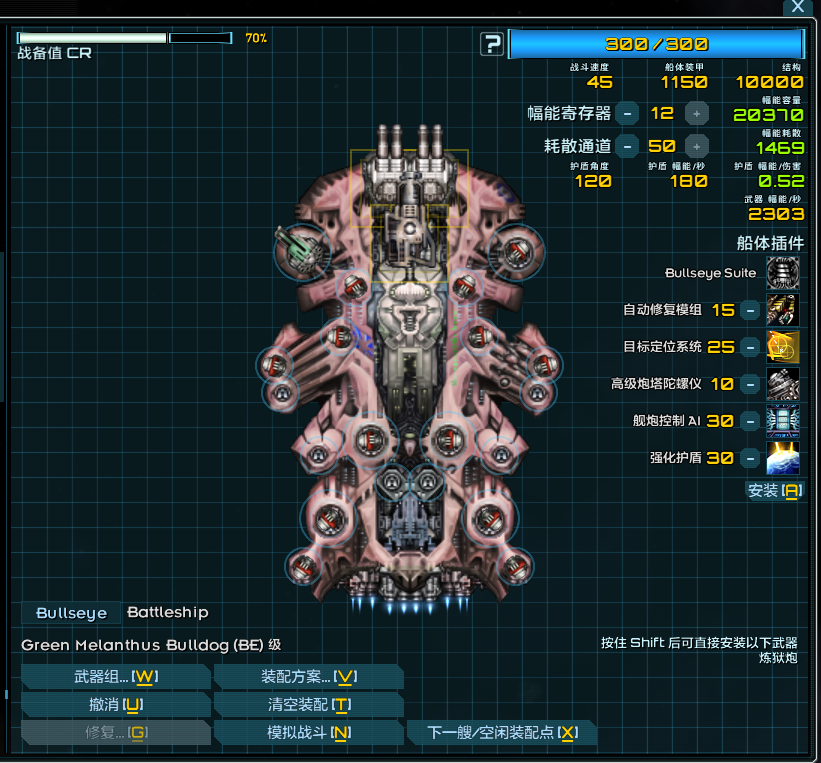Viewport: 821px width, 763px height.
Task: Select the Bullseye Suite hull mod icon
Action: coord(783,273)
